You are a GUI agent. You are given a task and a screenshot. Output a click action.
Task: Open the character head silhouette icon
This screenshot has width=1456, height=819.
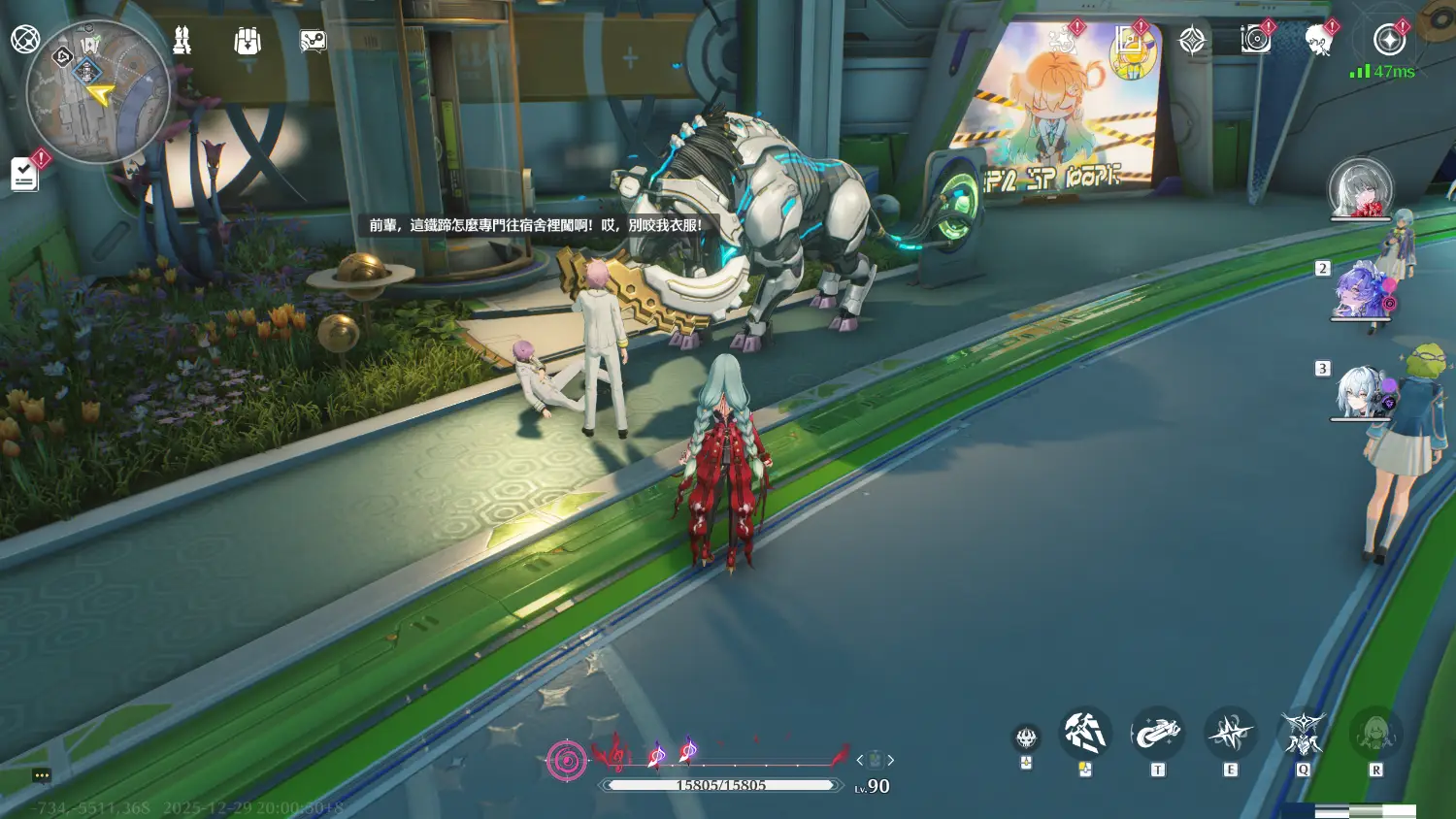[1317, 40]
